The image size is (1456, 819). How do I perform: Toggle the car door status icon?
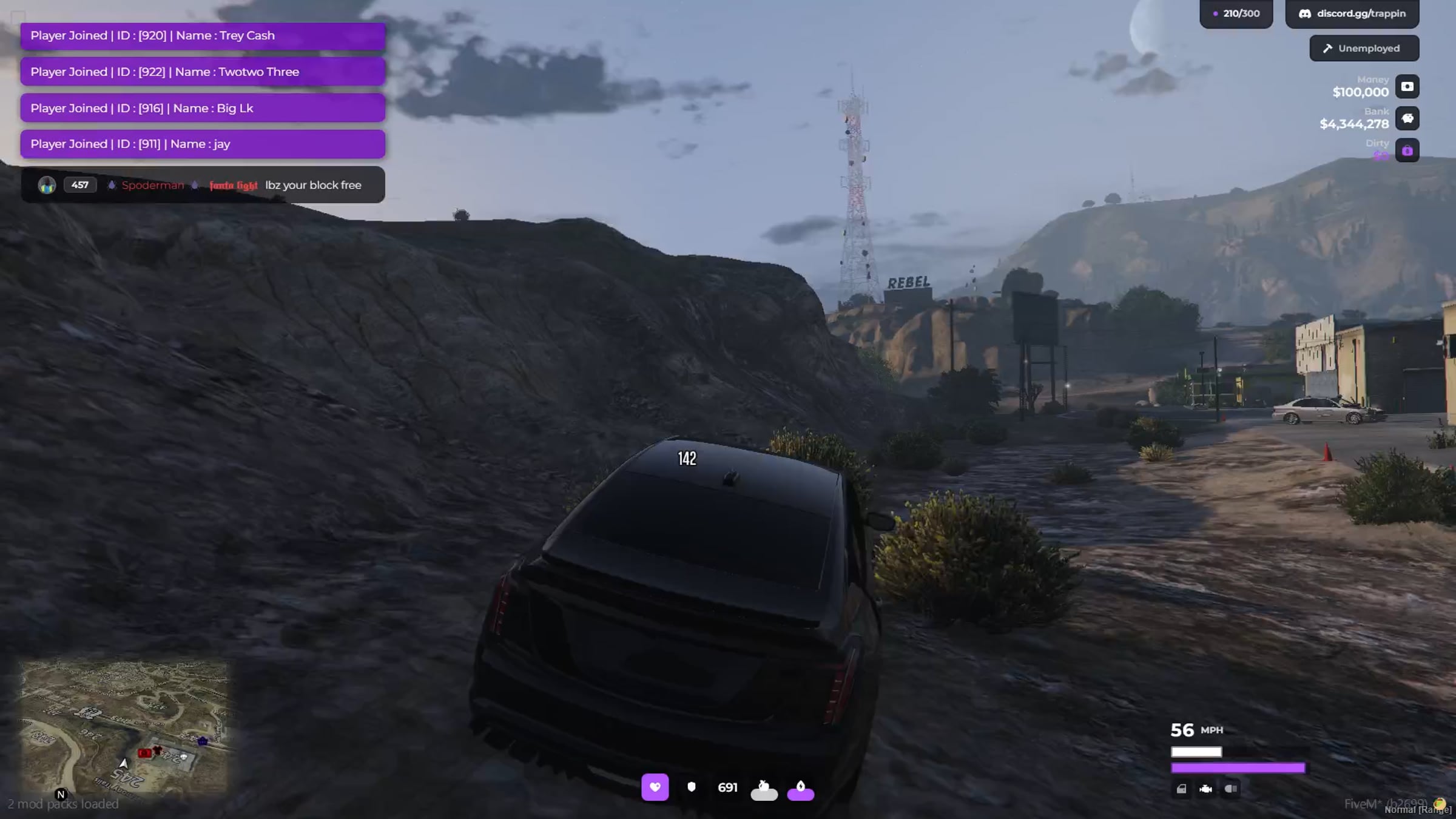point(1181,789)
